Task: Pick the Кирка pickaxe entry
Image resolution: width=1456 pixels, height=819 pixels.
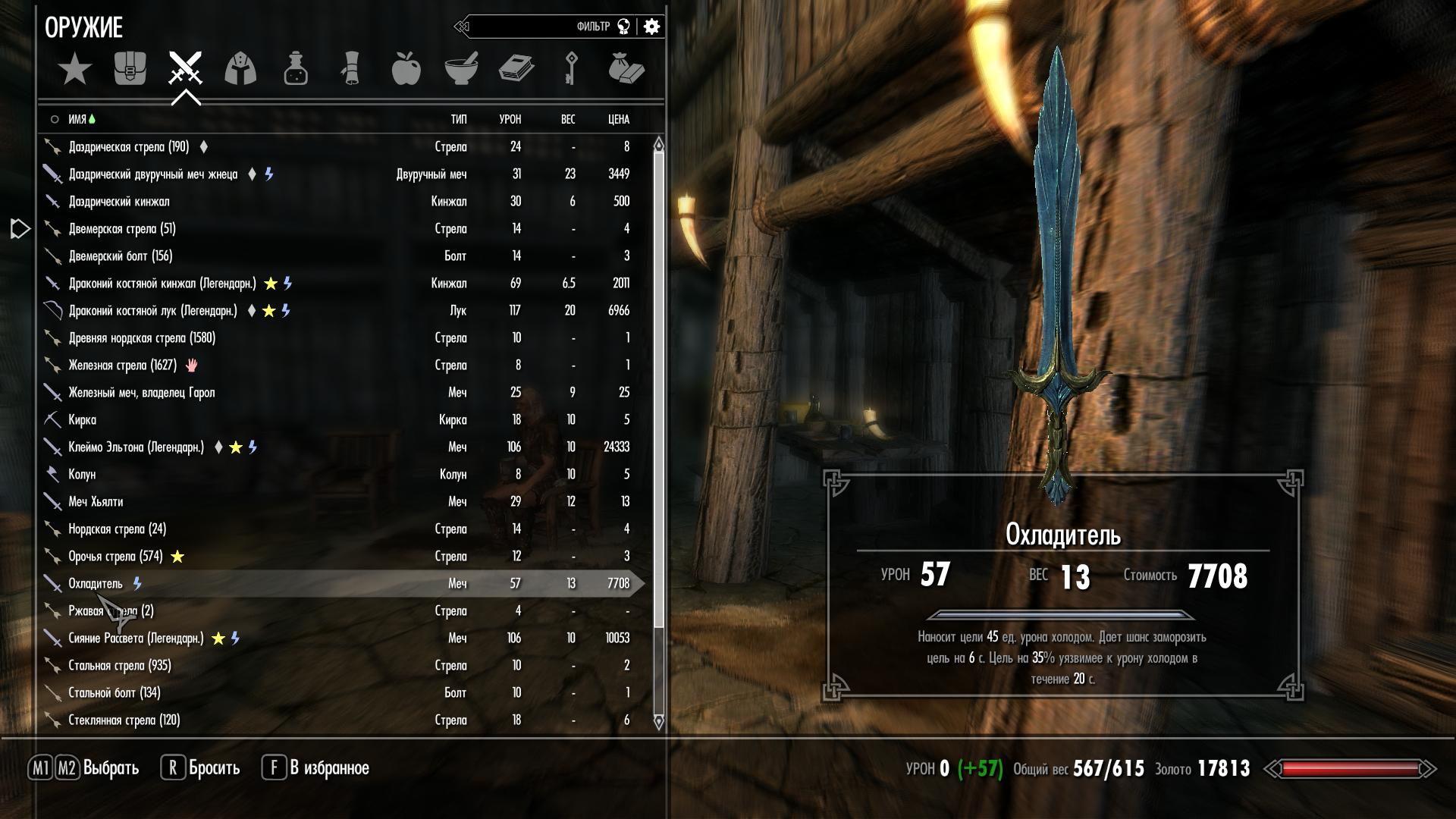Action: 83,420
